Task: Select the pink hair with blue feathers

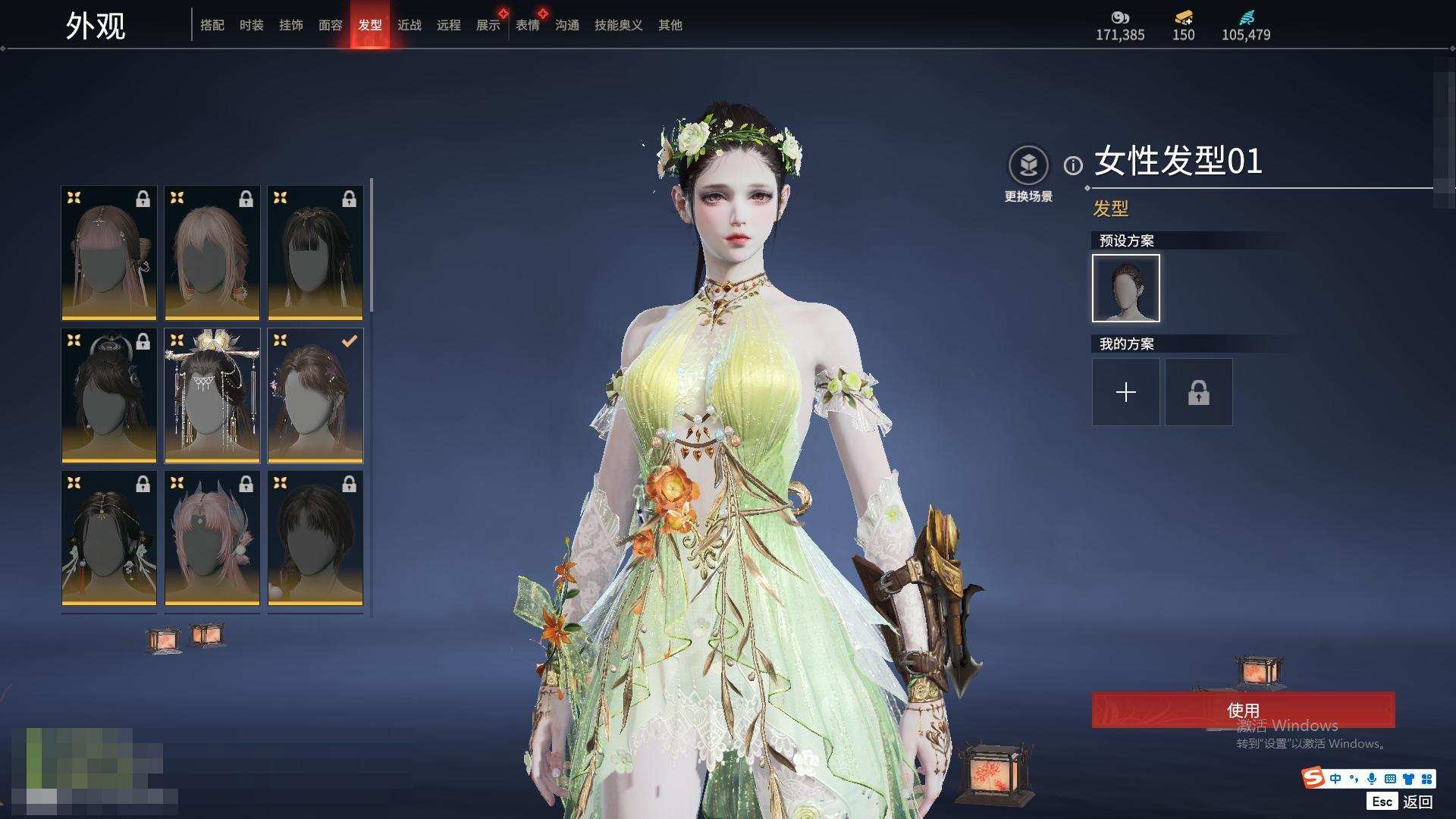Action: (212, 538)
